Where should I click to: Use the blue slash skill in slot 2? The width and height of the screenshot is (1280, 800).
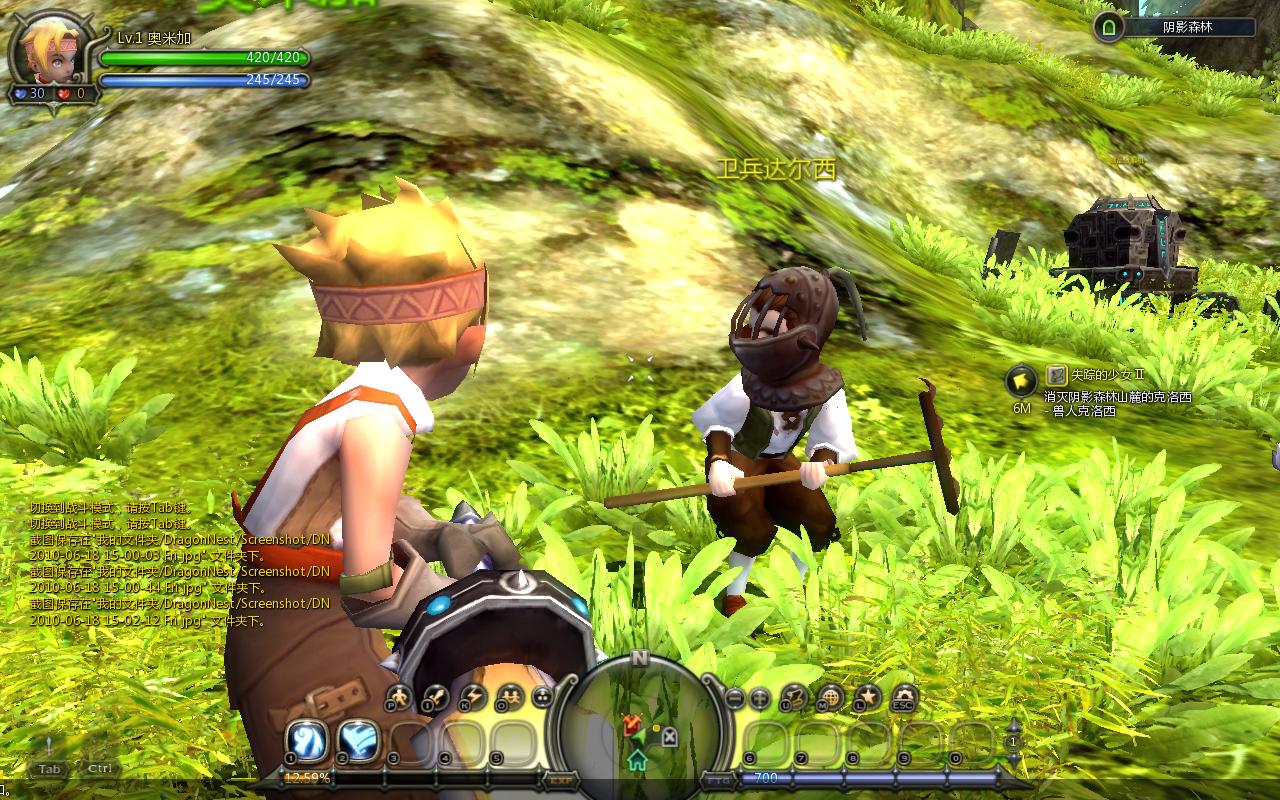click(357, 741)
